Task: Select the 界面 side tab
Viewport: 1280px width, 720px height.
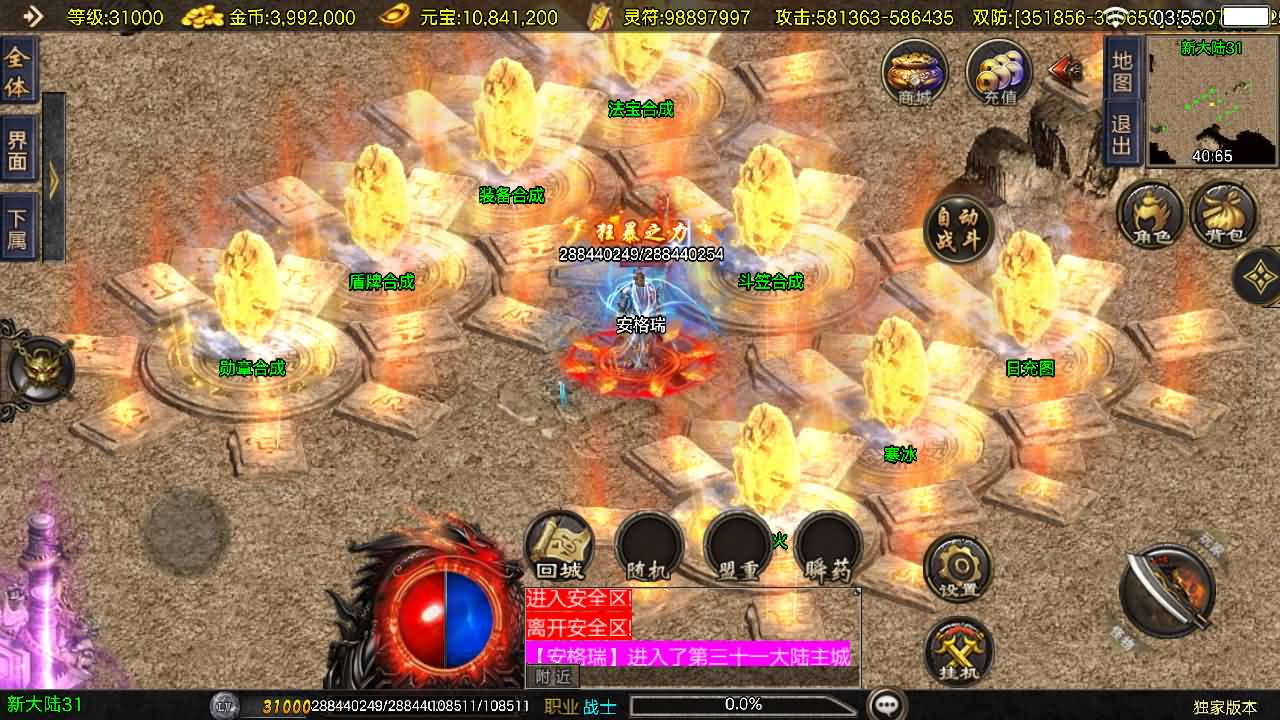Action: (x=18, y=149)
